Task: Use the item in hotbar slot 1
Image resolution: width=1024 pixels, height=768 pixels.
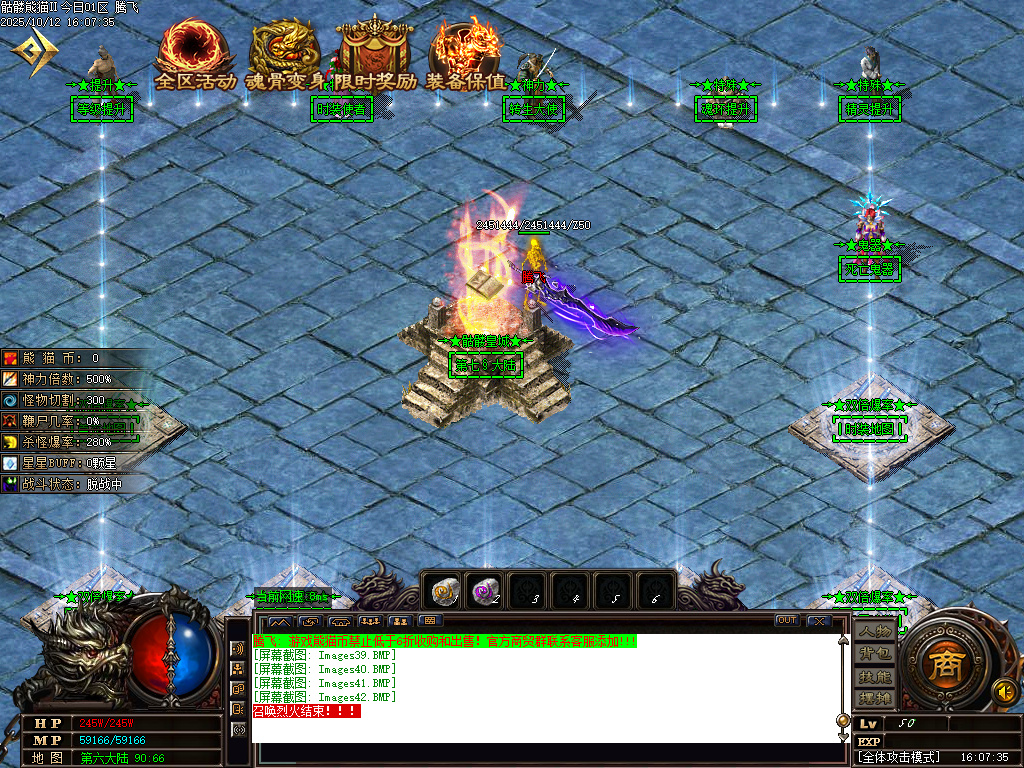Action: point(443,592)
